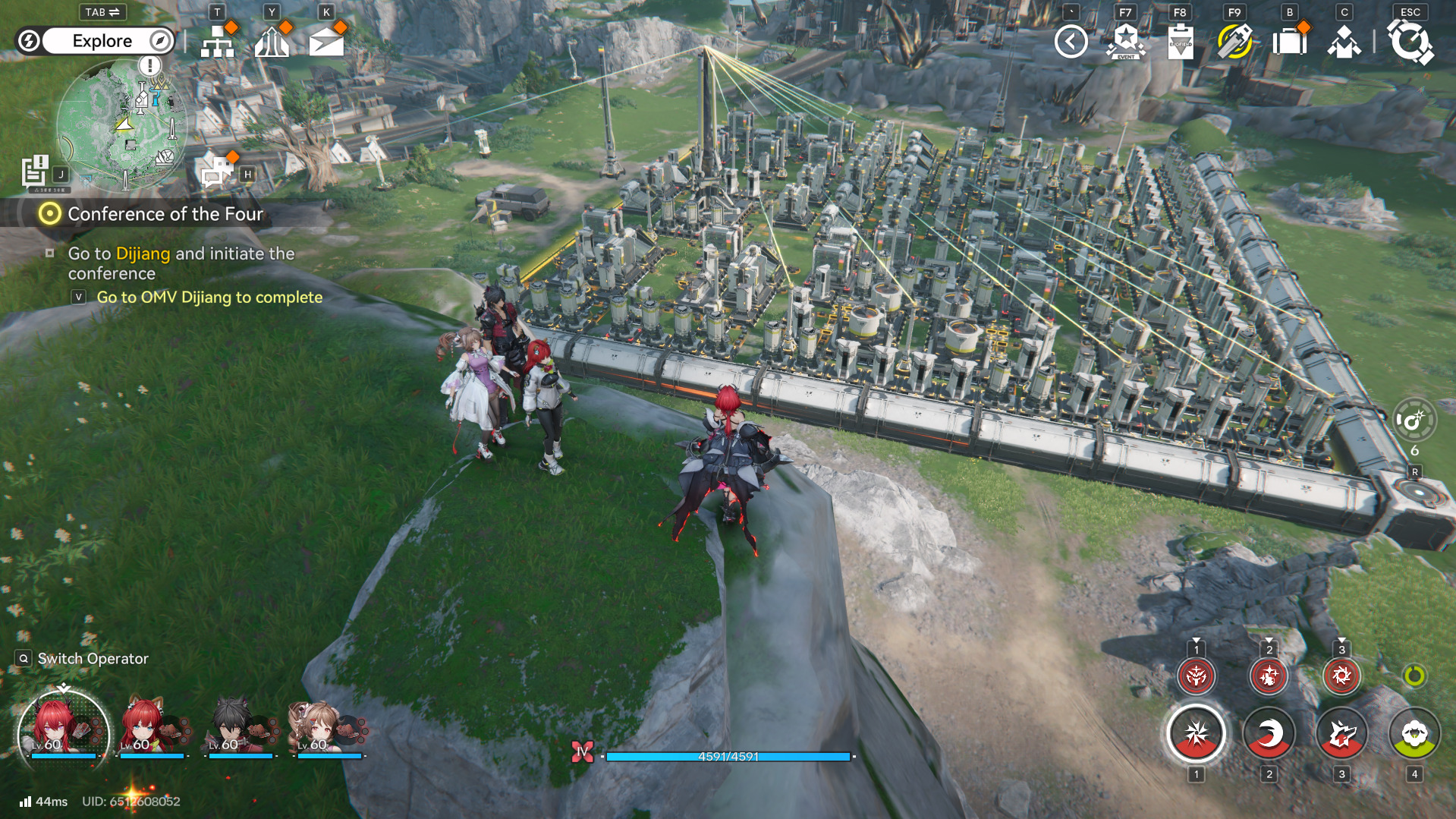Open the system menu ring icon
Screen dimensions: 1456x819
pyautogui.click(x=1410, y=42)
